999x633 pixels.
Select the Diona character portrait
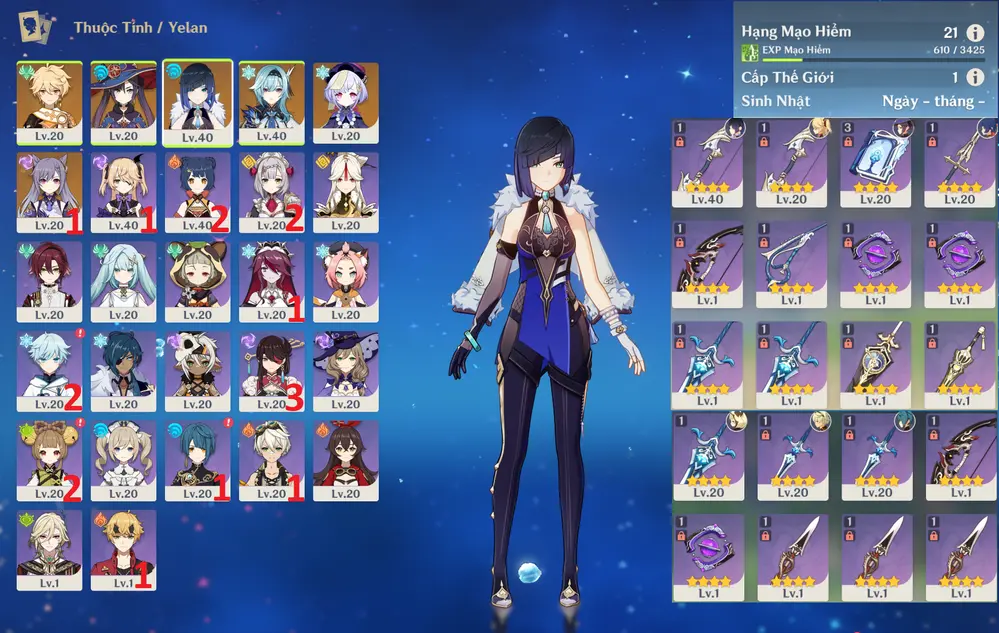pyautogui.click(x=346, y=281)
